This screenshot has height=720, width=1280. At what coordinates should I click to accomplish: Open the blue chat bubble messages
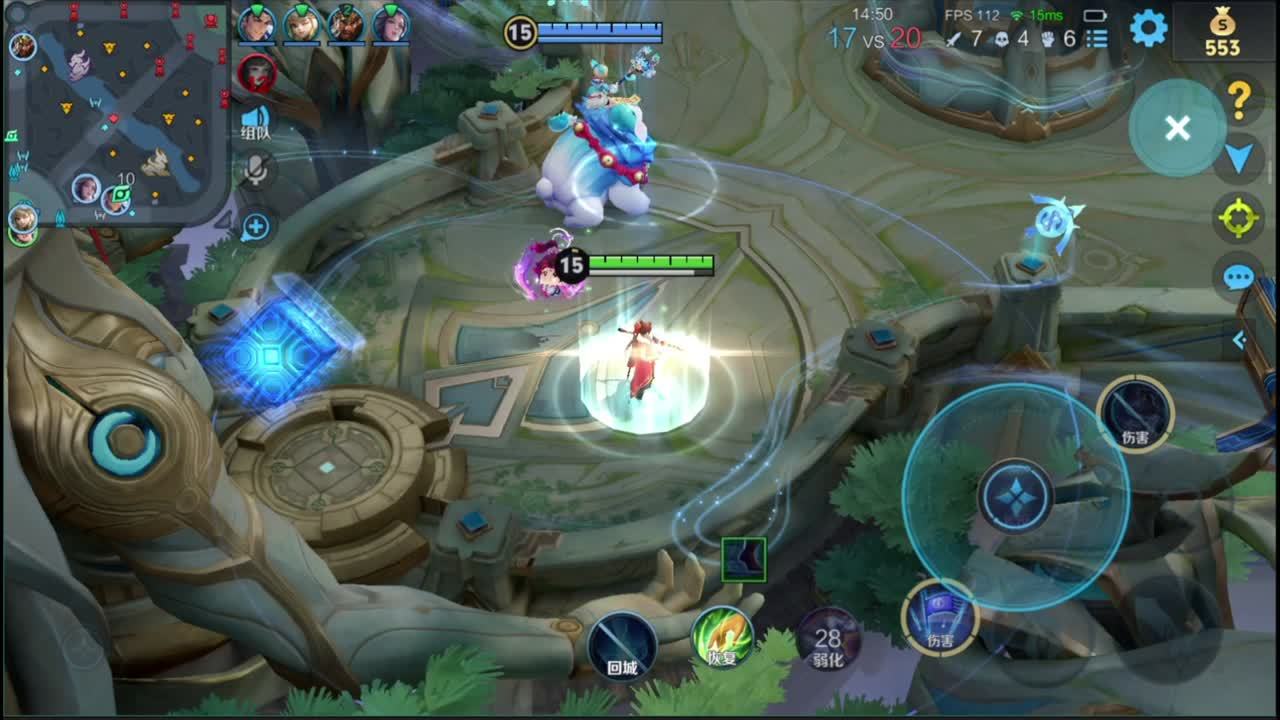tap(1238, 277)
